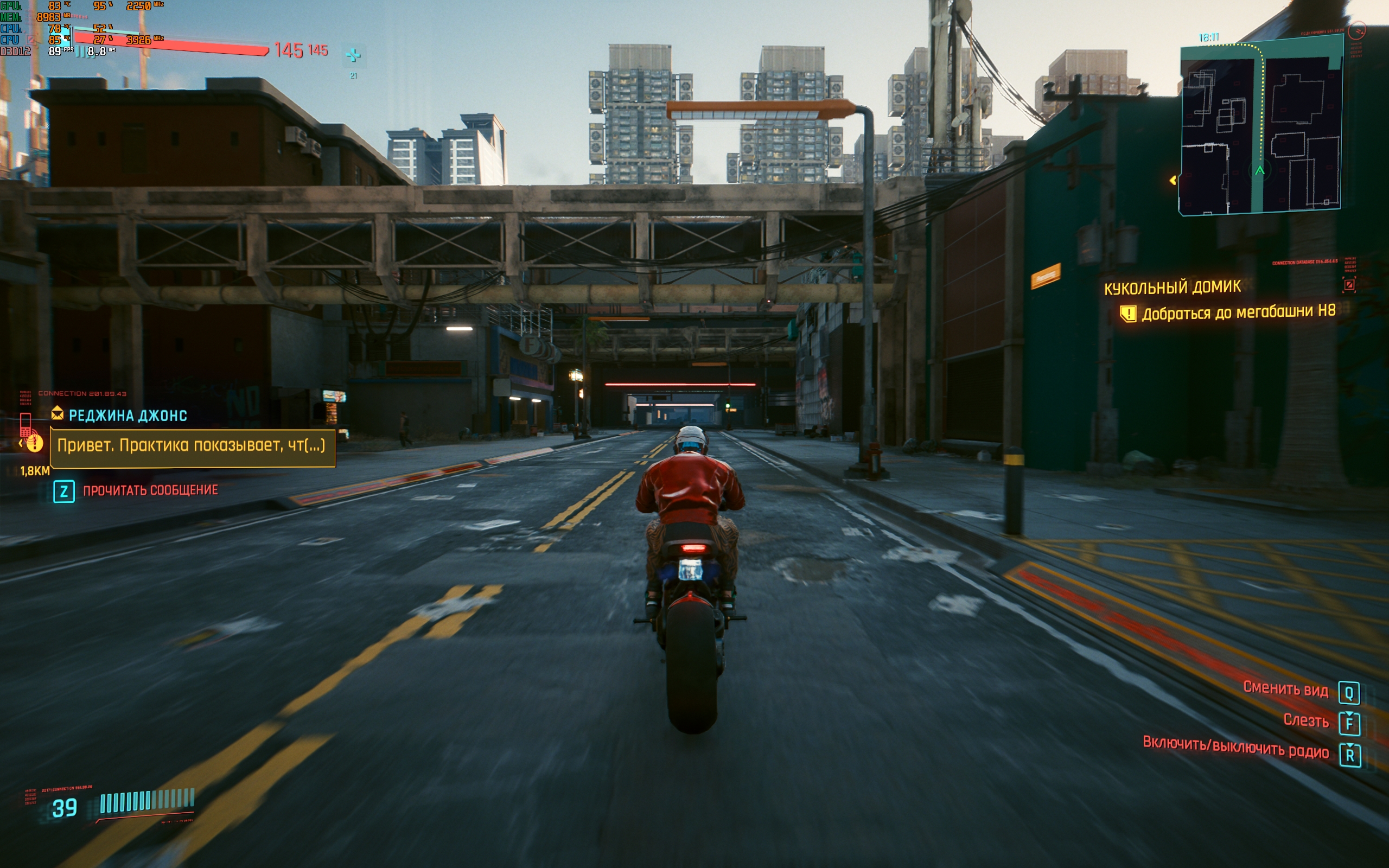Screen dimensions: 1389x868
Task: Click the objective 'Добраться до мегабашни H8'
Action: coord(1238,313)
